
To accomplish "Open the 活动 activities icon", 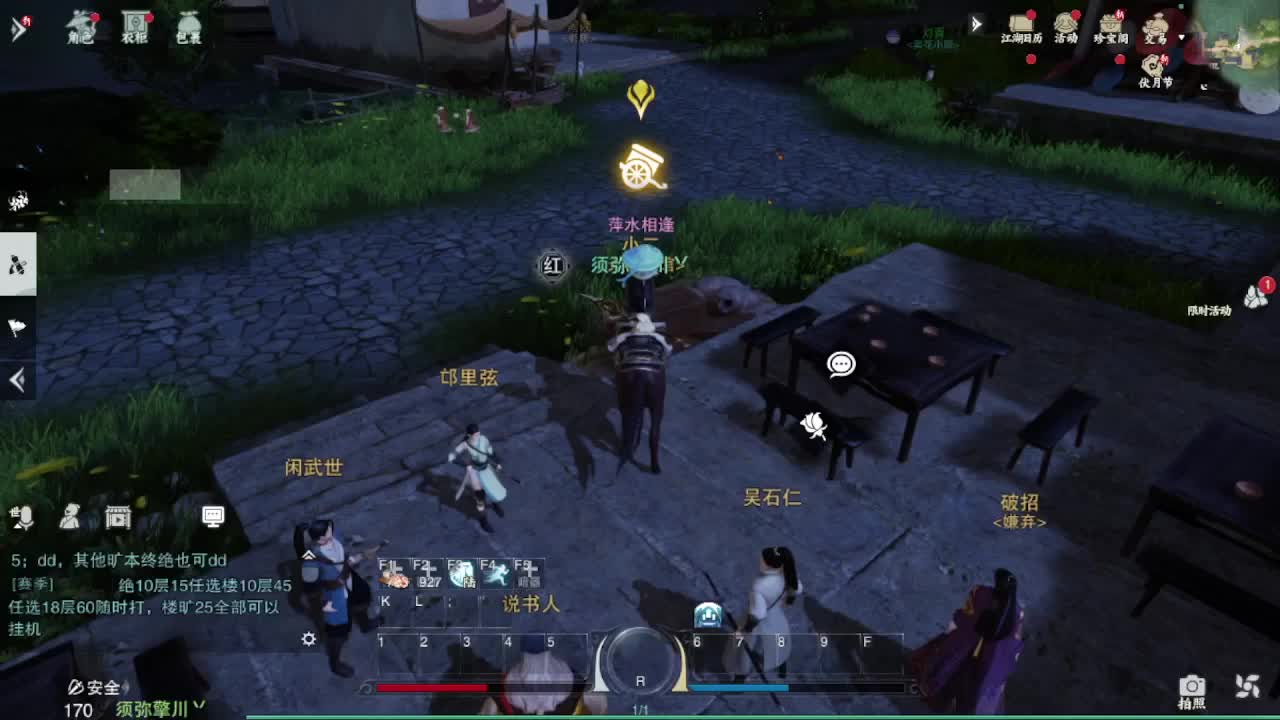I will coord(1066,25).
